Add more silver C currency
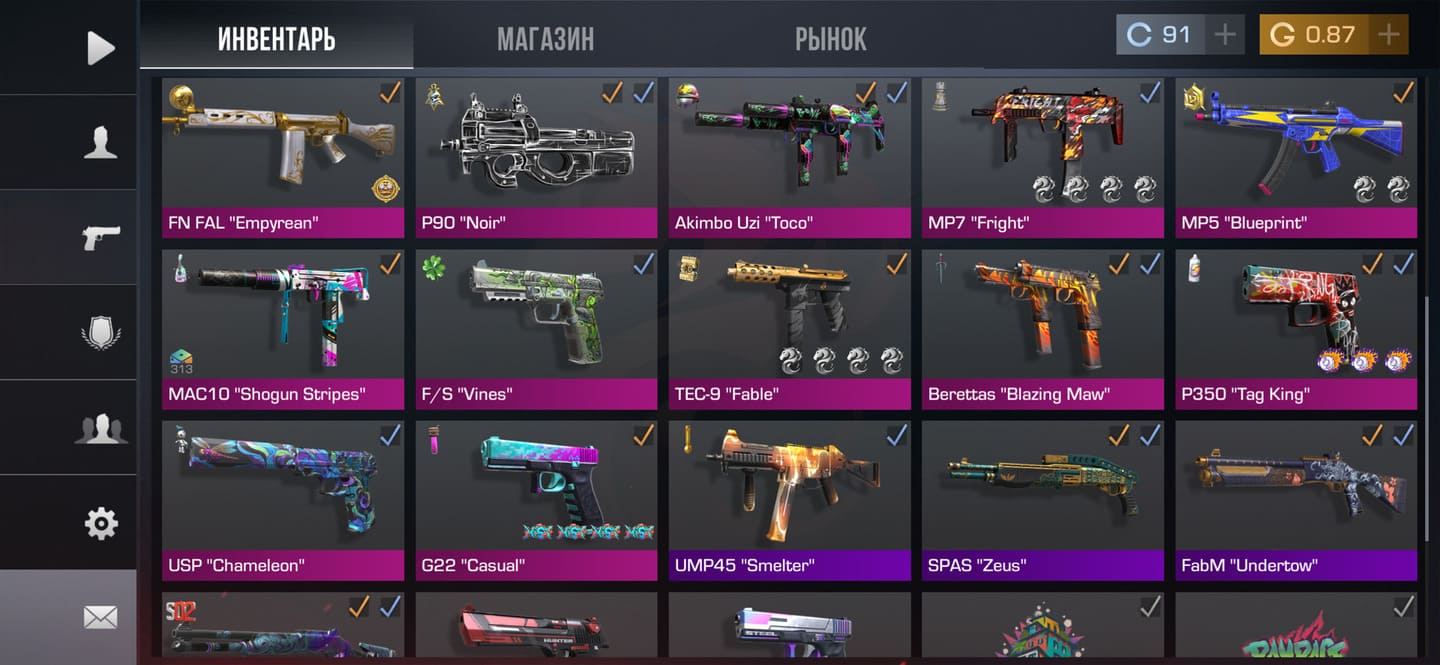 coord(1225,35)
